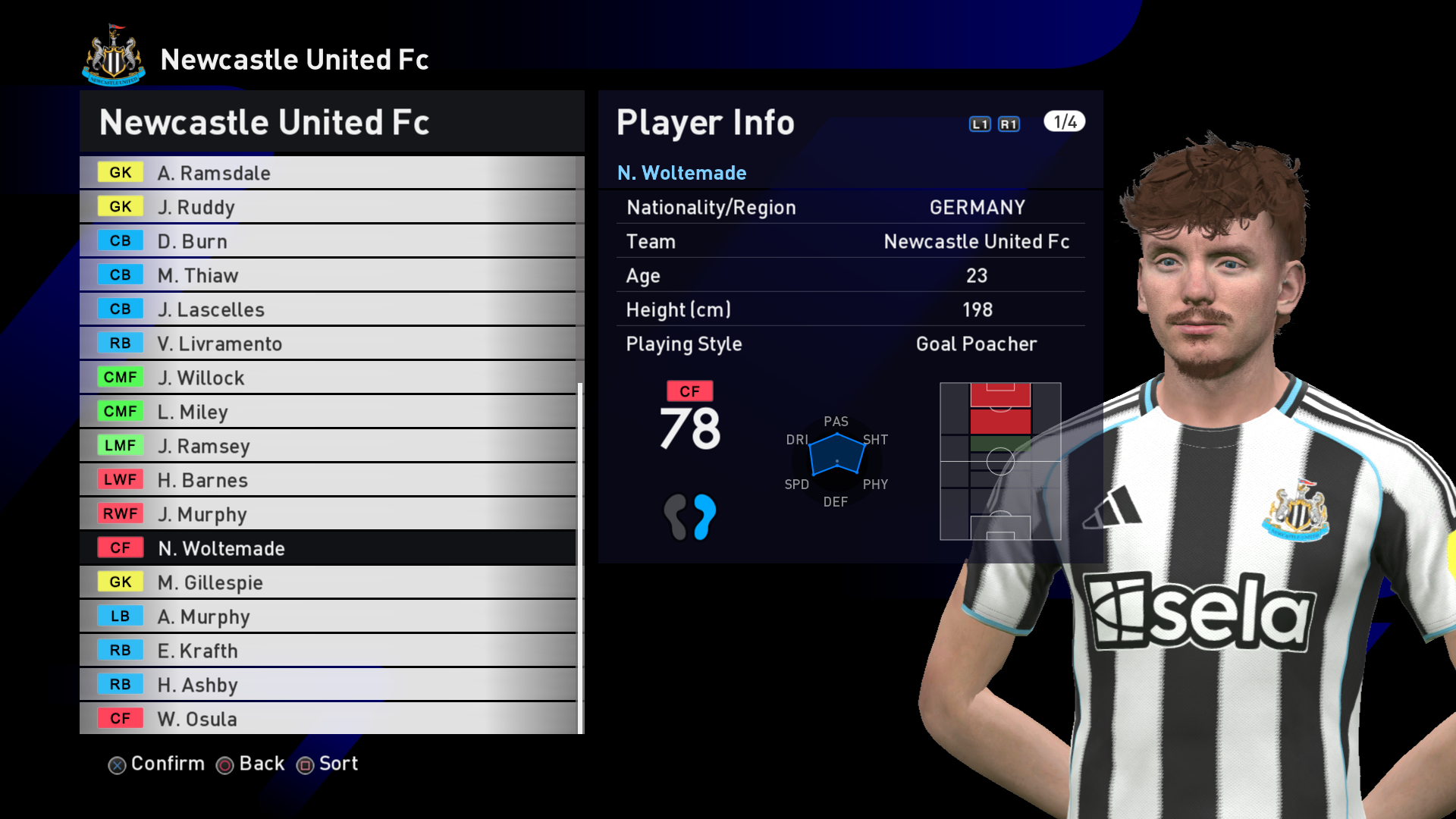Choose J. Ruddy in the squad list
The image size is (1456, 819).
coord(328,207)
